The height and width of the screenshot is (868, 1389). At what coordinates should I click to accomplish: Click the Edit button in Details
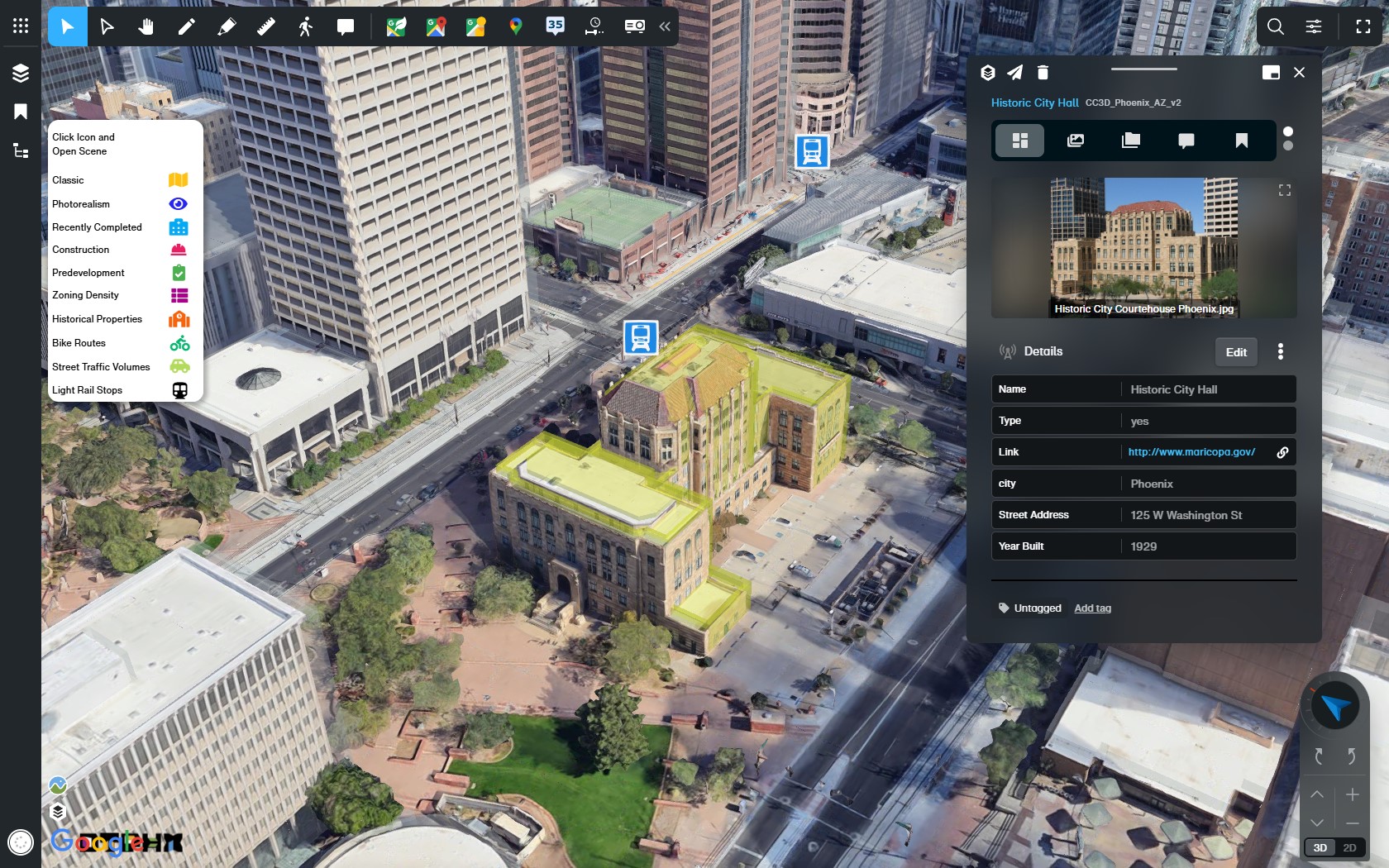click(1236, 352)
